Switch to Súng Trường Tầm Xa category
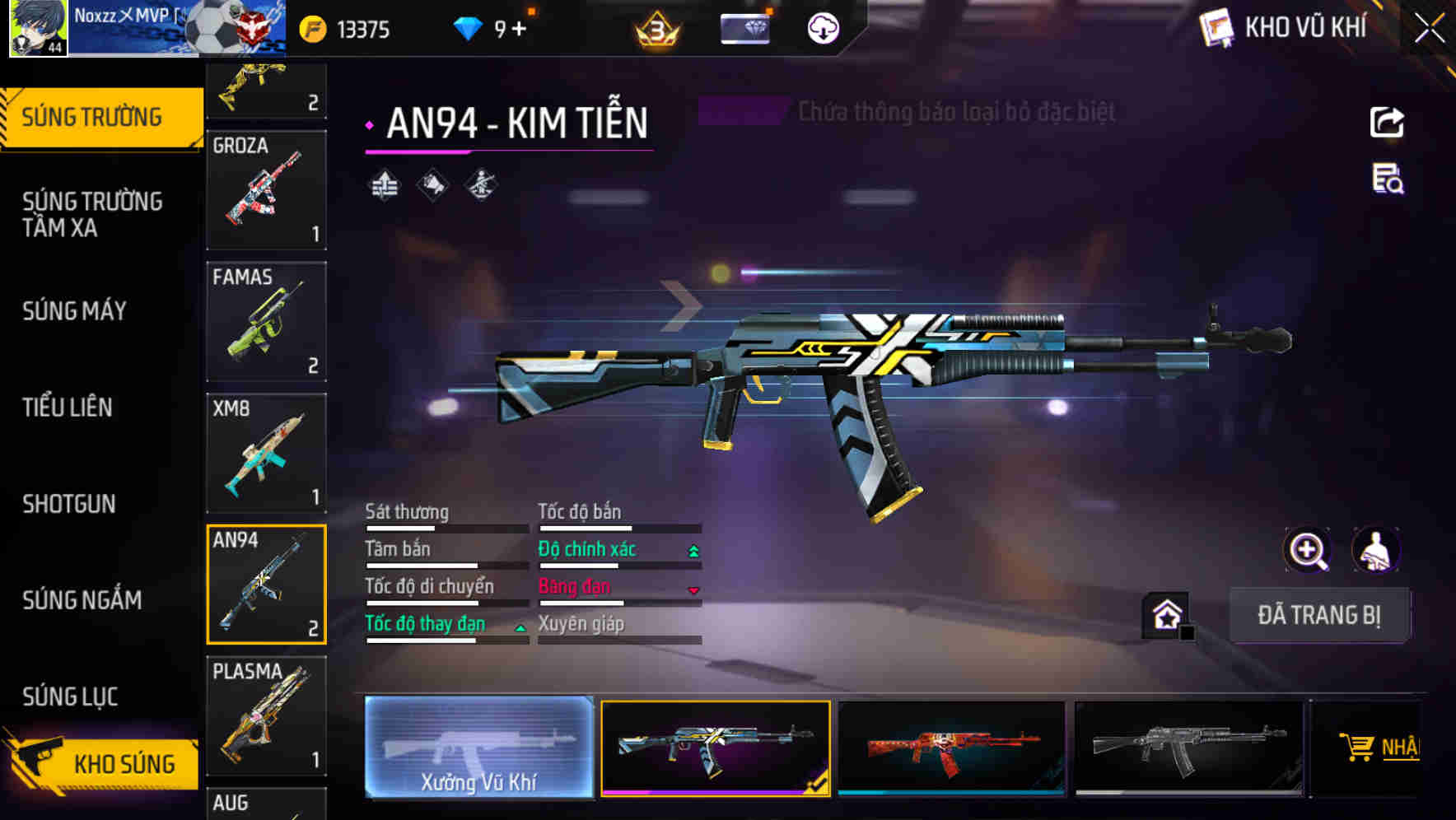 pos(92,214)
